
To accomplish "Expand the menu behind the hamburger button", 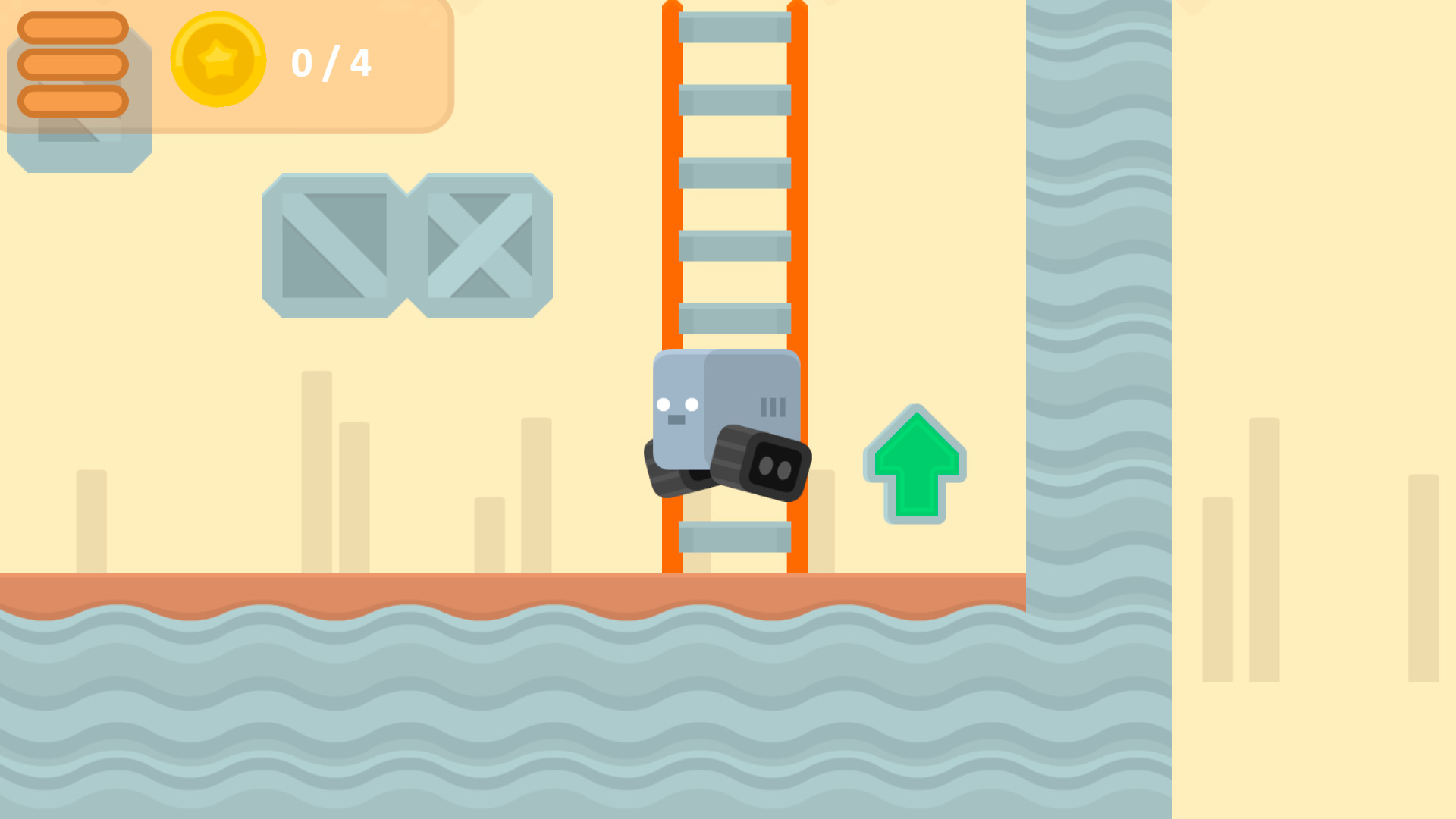I will [72, 64].
